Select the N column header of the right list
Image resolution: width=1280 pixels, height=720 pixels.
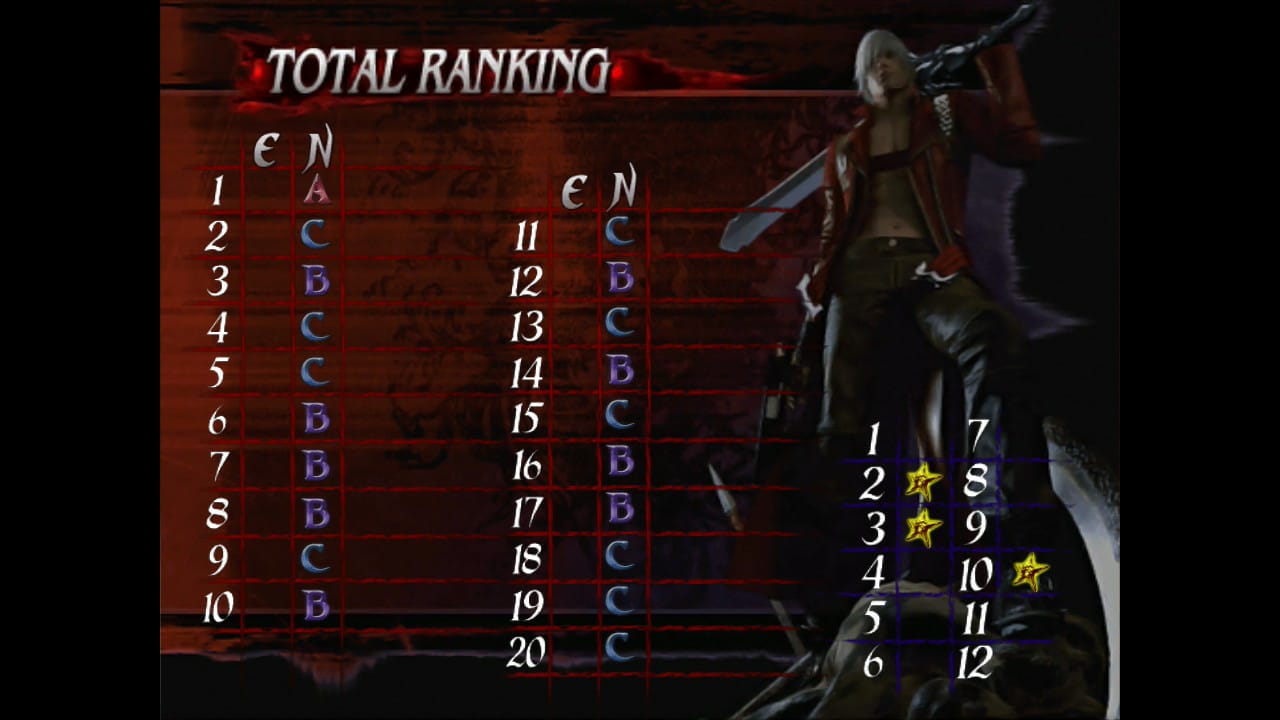[x=620, y=190]
